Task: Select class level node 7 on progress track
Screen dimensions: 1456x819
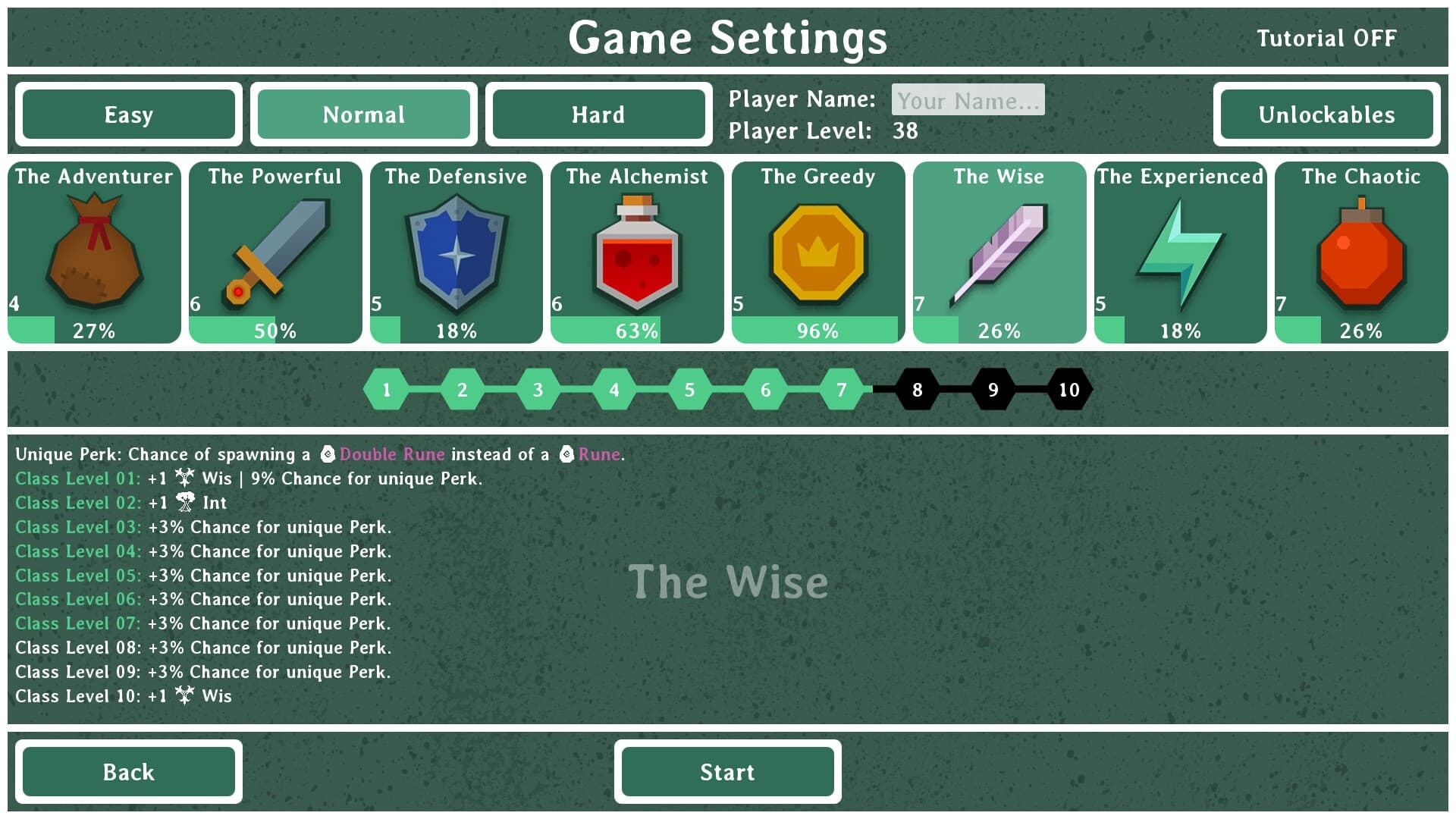Action: [x=841, y=390]
